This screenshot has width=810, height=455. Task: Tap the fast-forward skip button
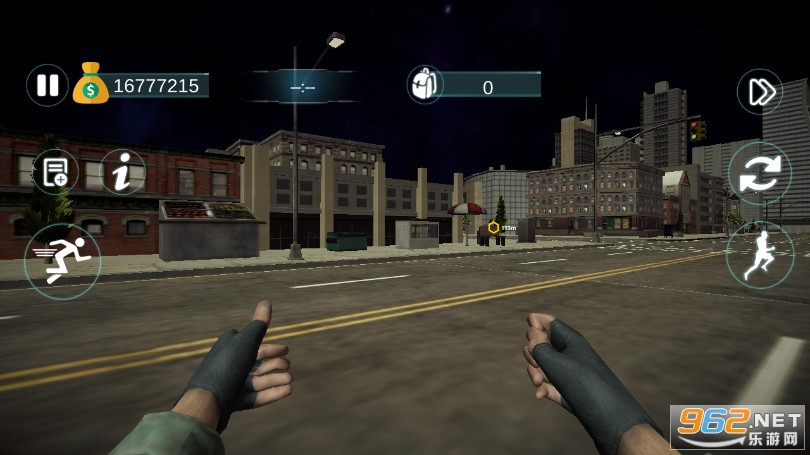pyautogui.click(x=760, y=92)
